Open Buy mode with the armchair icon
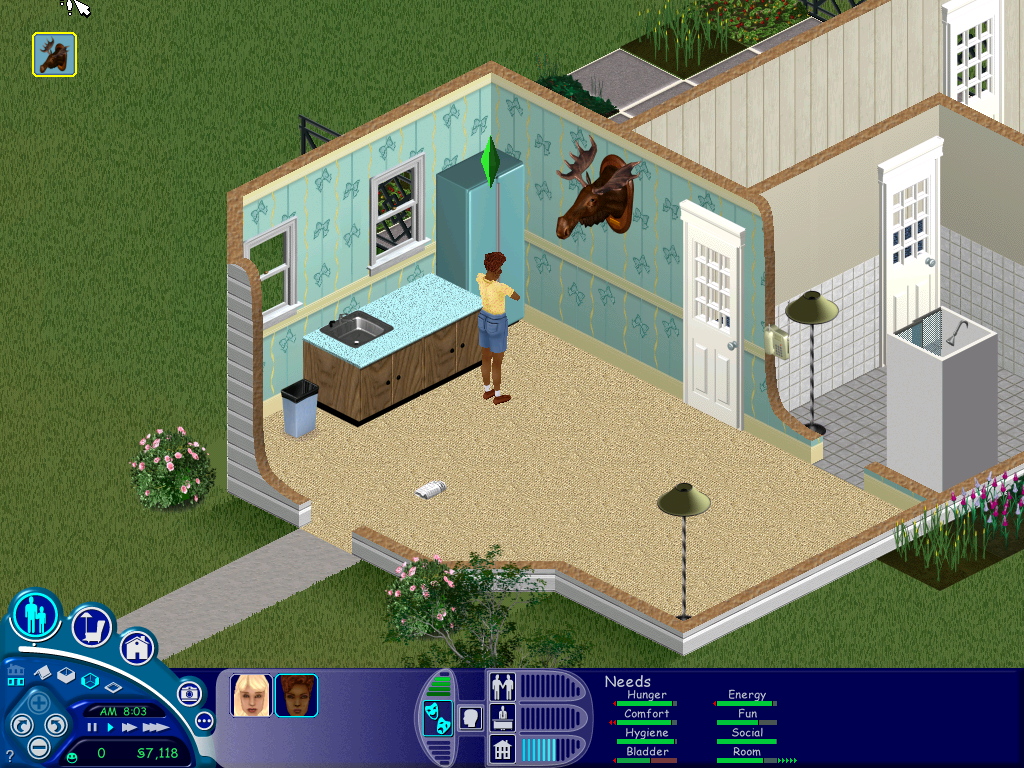1024x768 pixels. click(91, 627)
